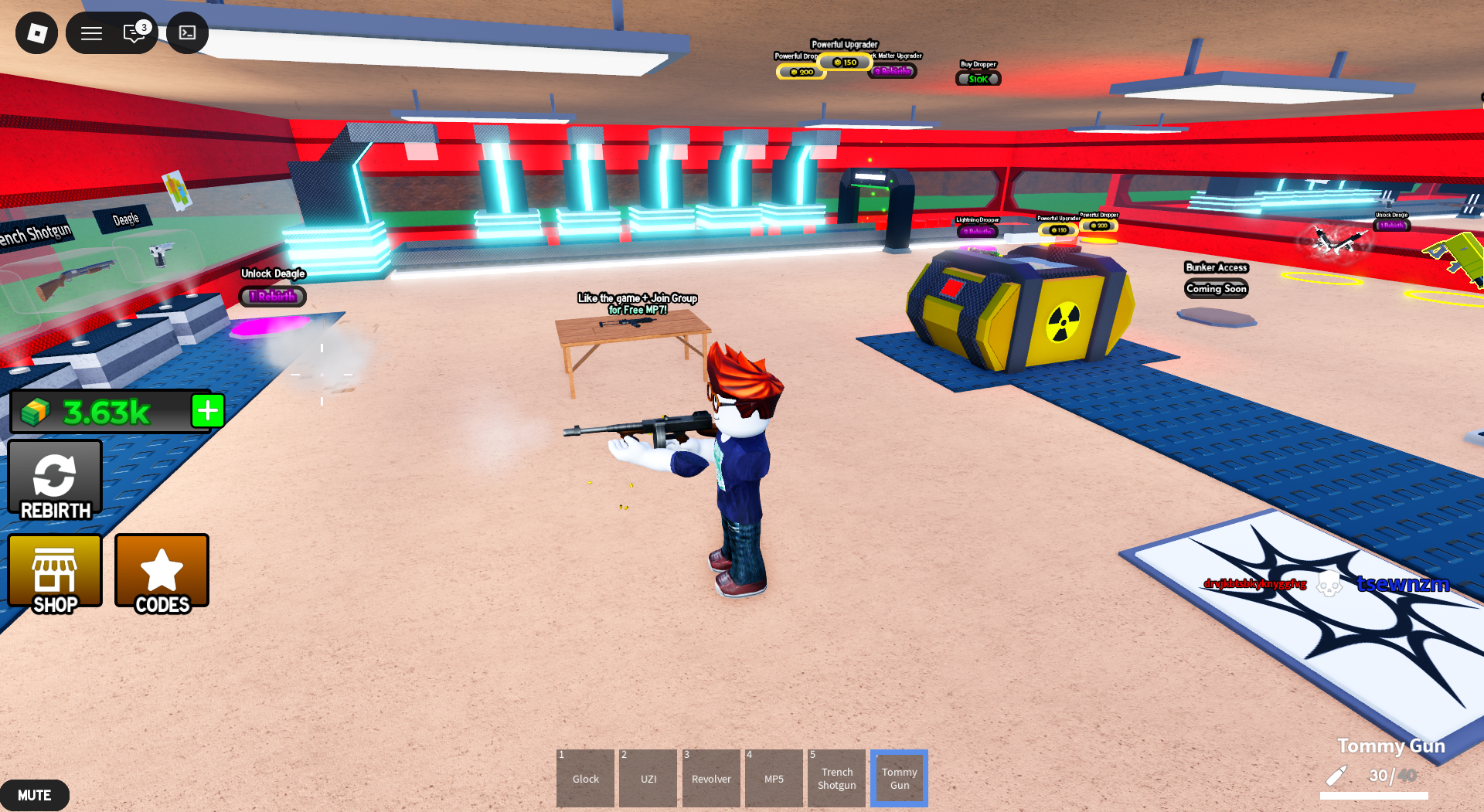
Task: Select the Glock in hotbar slot 1
Action: 585,778
